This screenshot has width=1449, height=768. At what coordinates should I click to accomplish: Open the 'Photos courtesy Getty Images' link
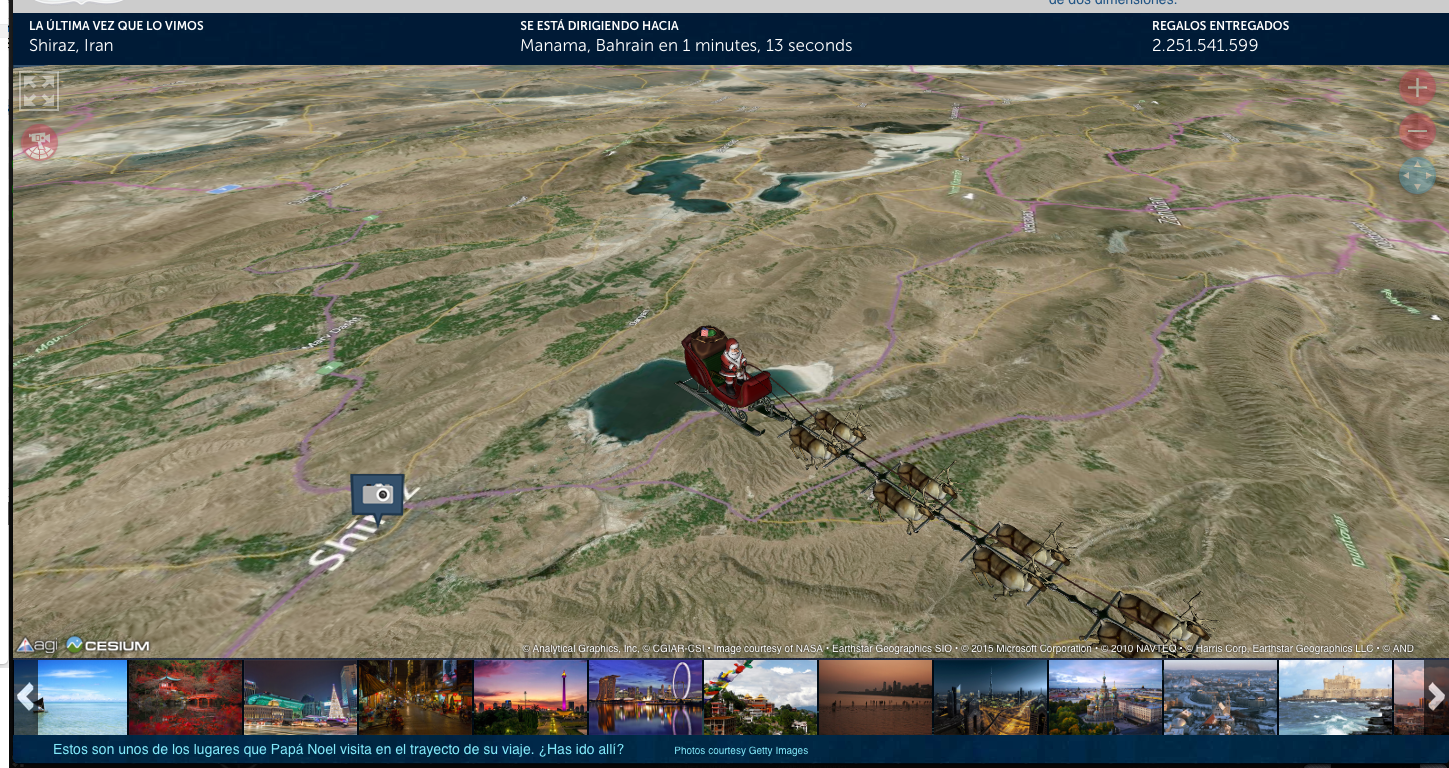739,750
